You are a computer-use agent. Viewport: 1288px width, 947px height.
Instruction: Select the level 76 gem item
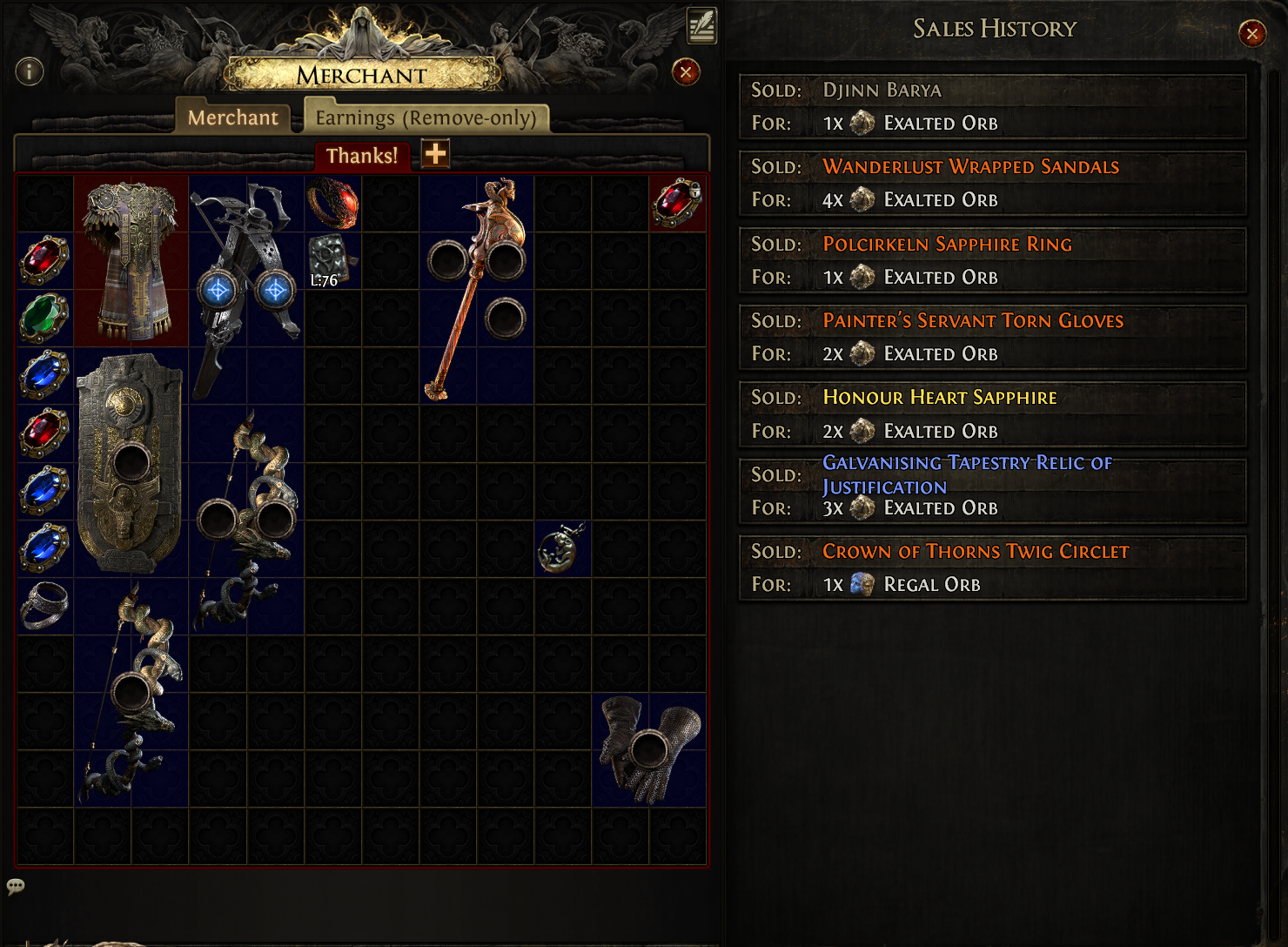pyautogui.click(x=332, y=260)
